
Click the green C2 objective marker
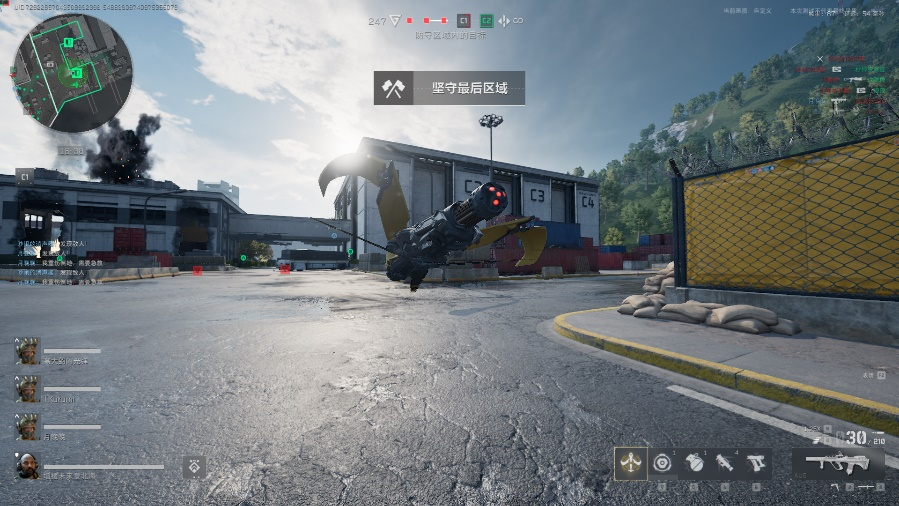(486, 20)
